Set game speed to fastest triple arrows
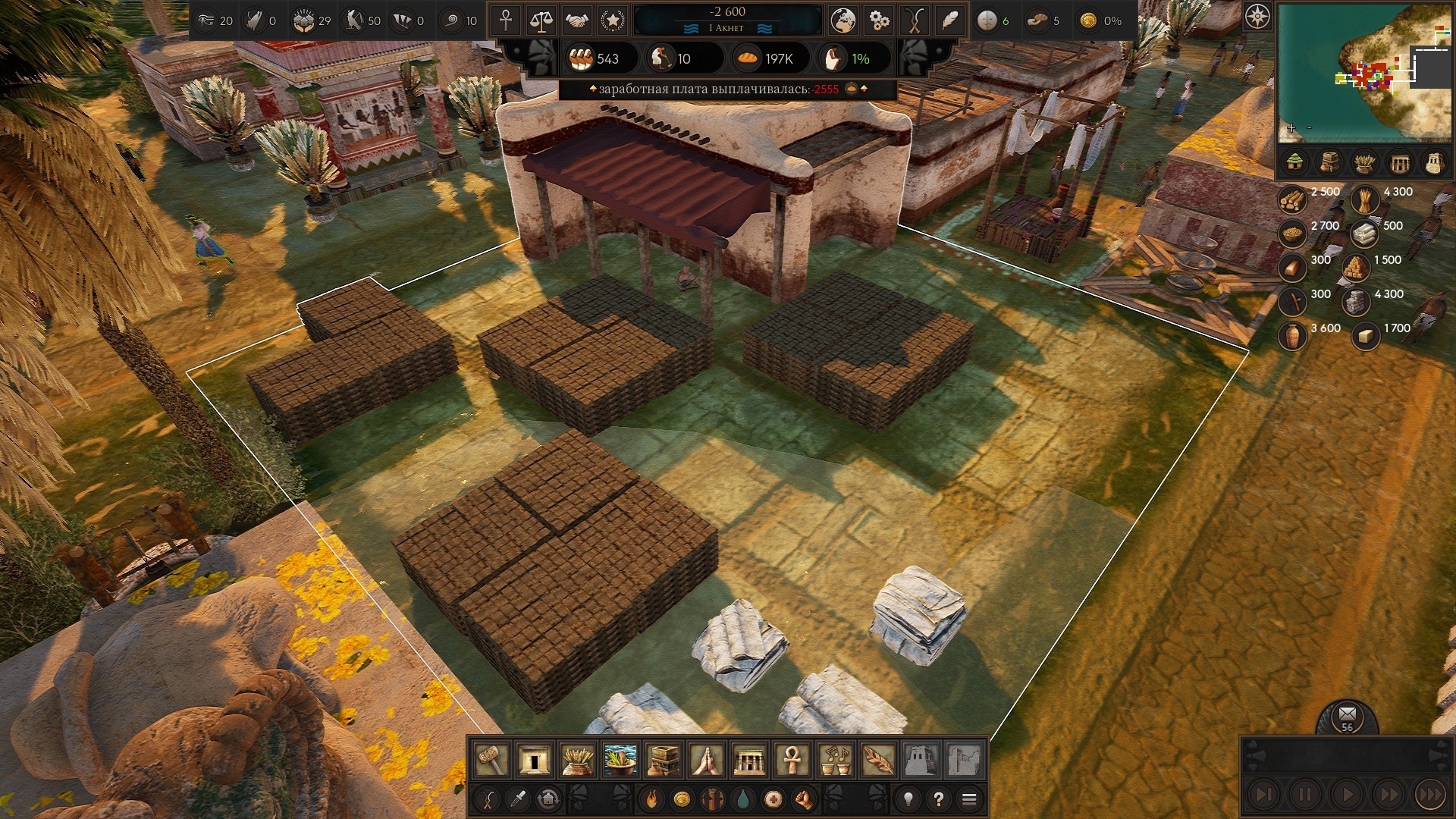The image size is (1456, 819). [1431, 795]
